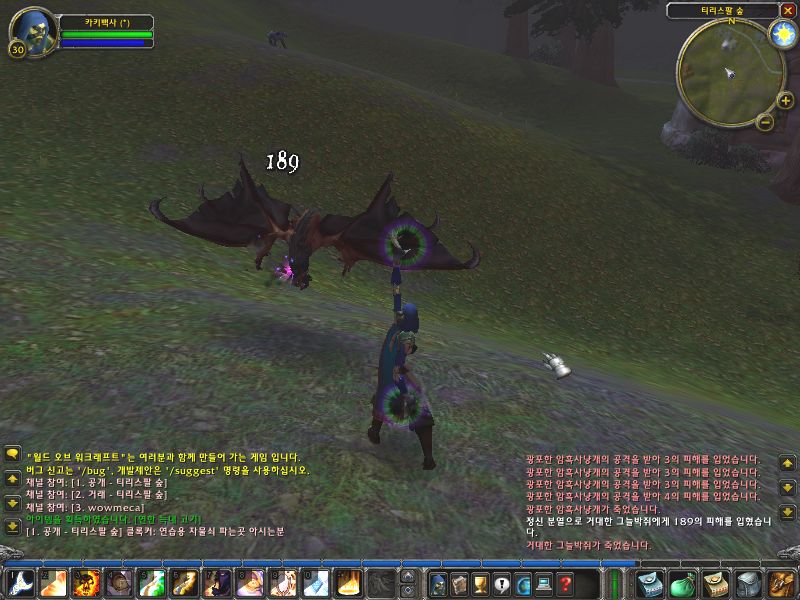Image resolution: width=800 pixels, height=600 pixels.
Task: Activate the first action bar slot
Action: (x=20, y=583)
